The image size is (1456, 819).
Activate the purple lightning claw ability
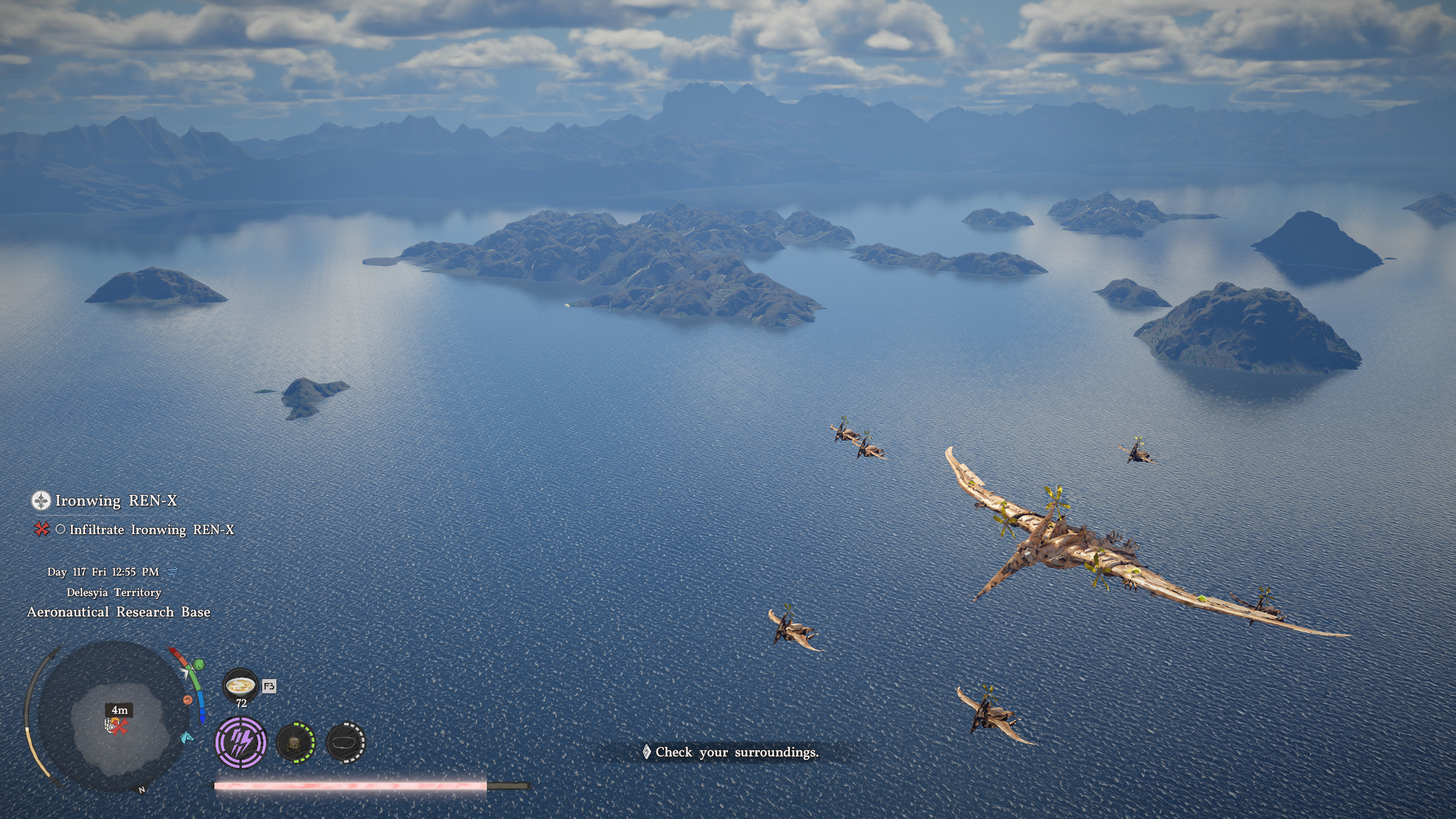(241, 743)
